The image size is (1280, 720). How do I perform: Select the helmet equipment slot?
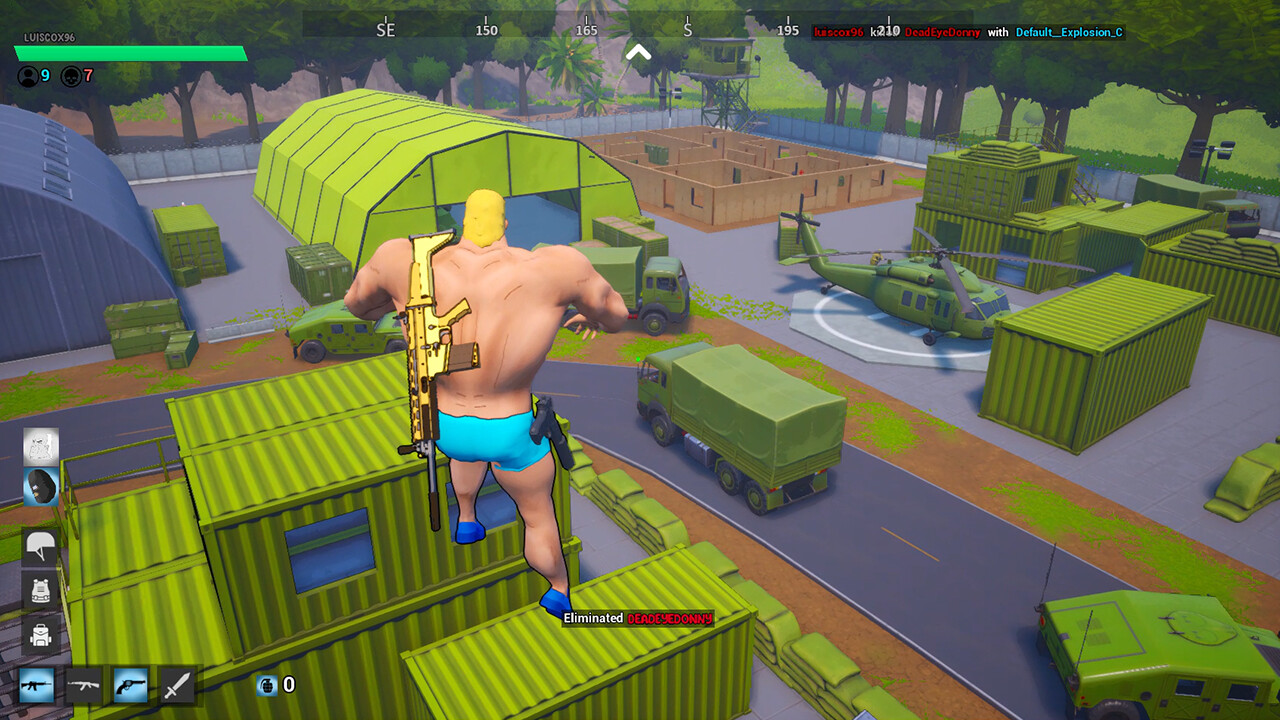point(37,546)
